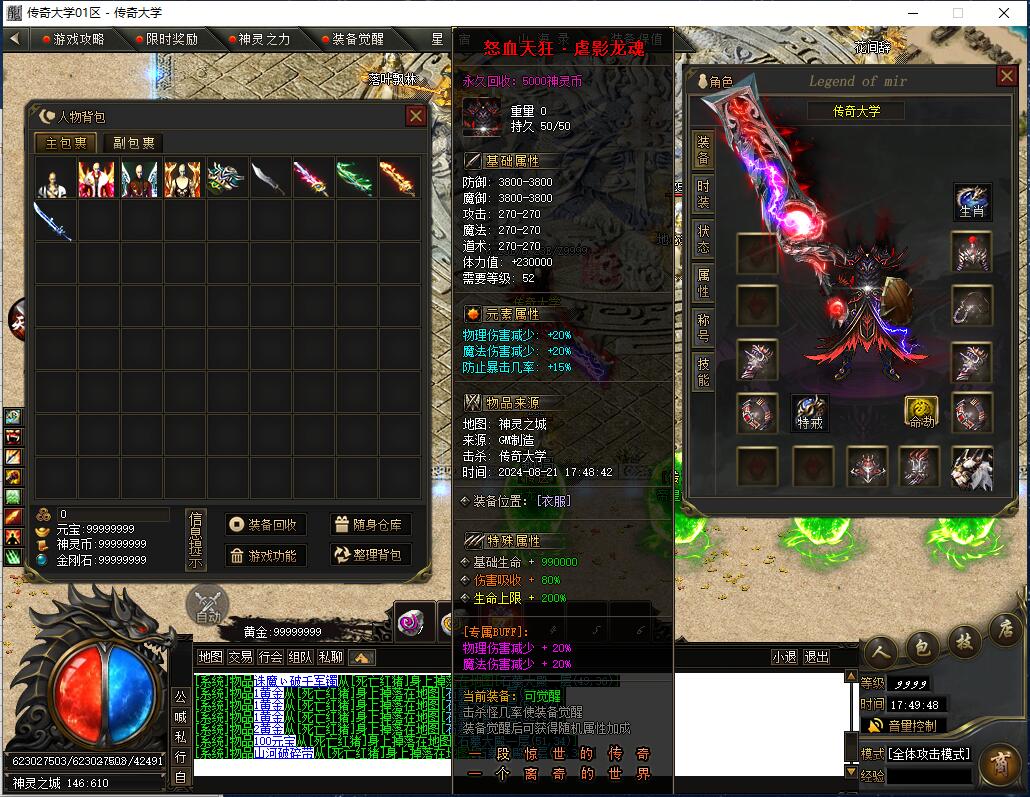
Task: Show the 技能 skills tab
Action: pos(703,370)
